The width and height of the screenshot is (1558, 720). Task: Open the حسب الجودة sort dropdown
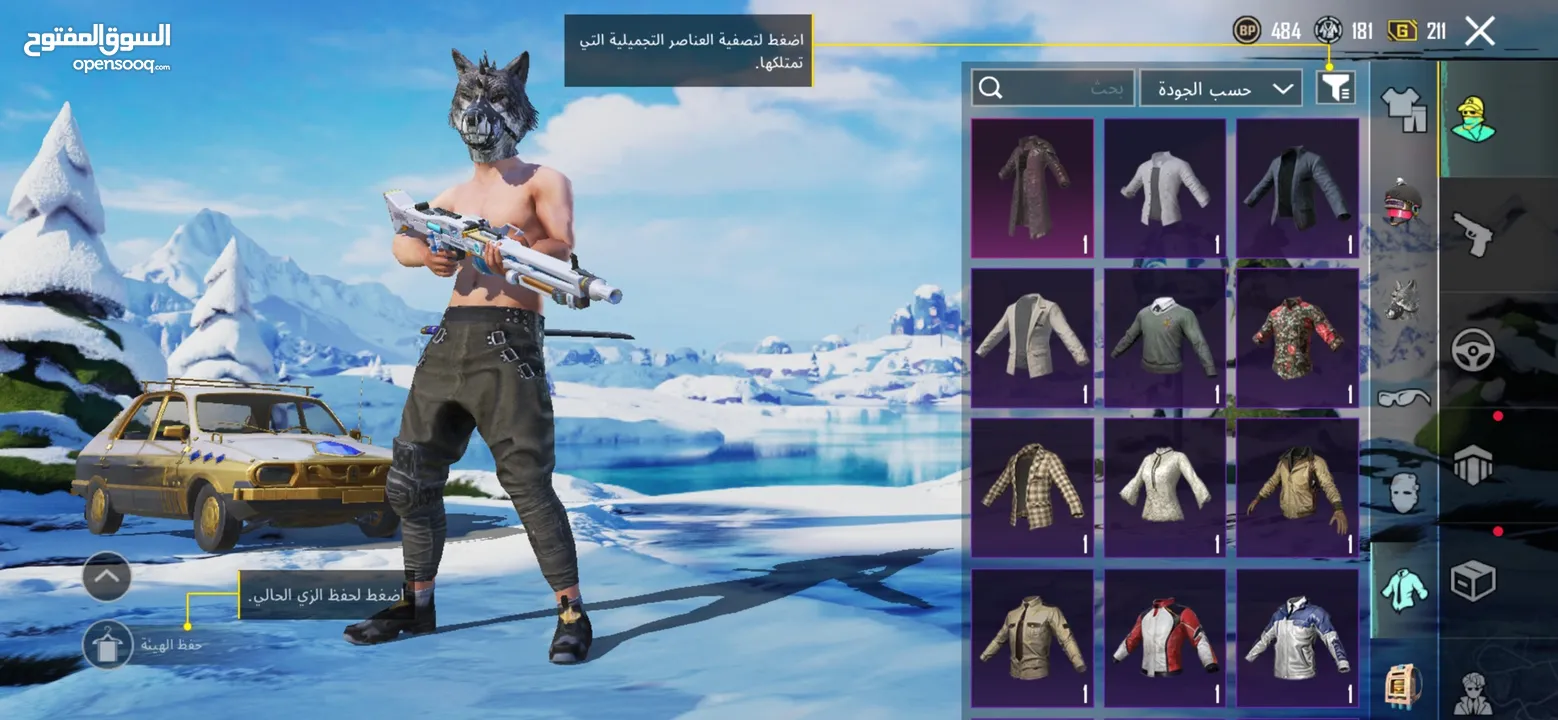pyautogui.click(x=1220, y=88)
